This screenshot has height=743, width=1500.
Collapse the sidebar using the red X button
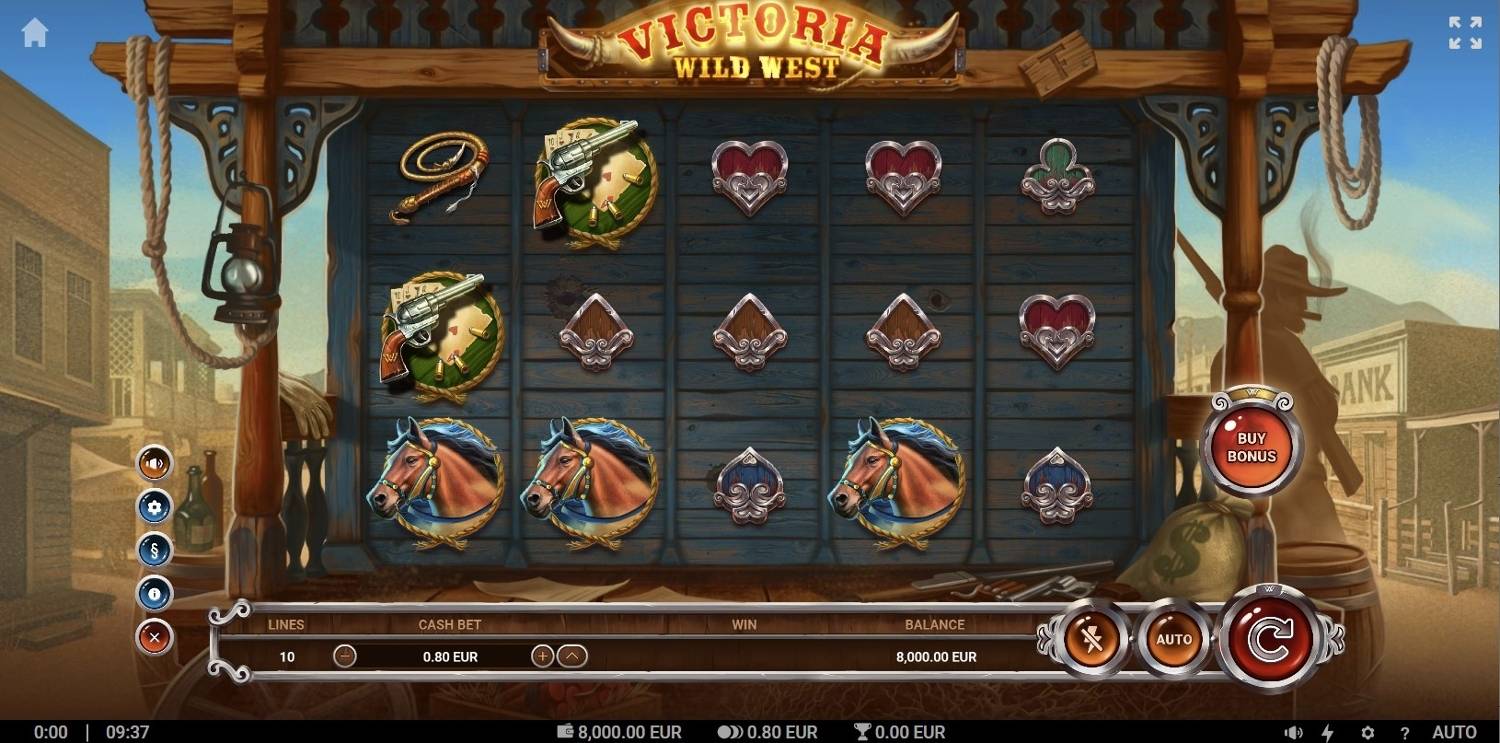coord(154,637)
